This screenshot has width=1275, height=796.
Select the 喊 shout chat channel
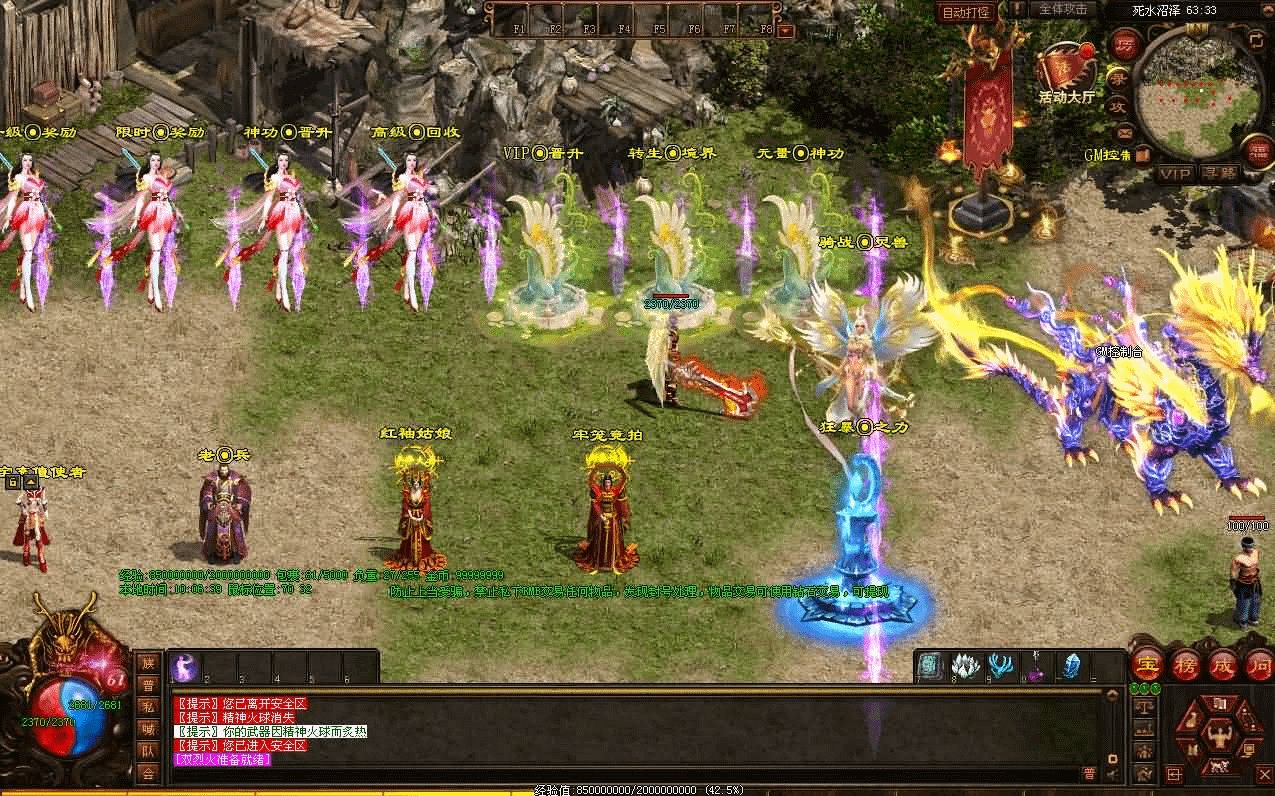[148, 729]
